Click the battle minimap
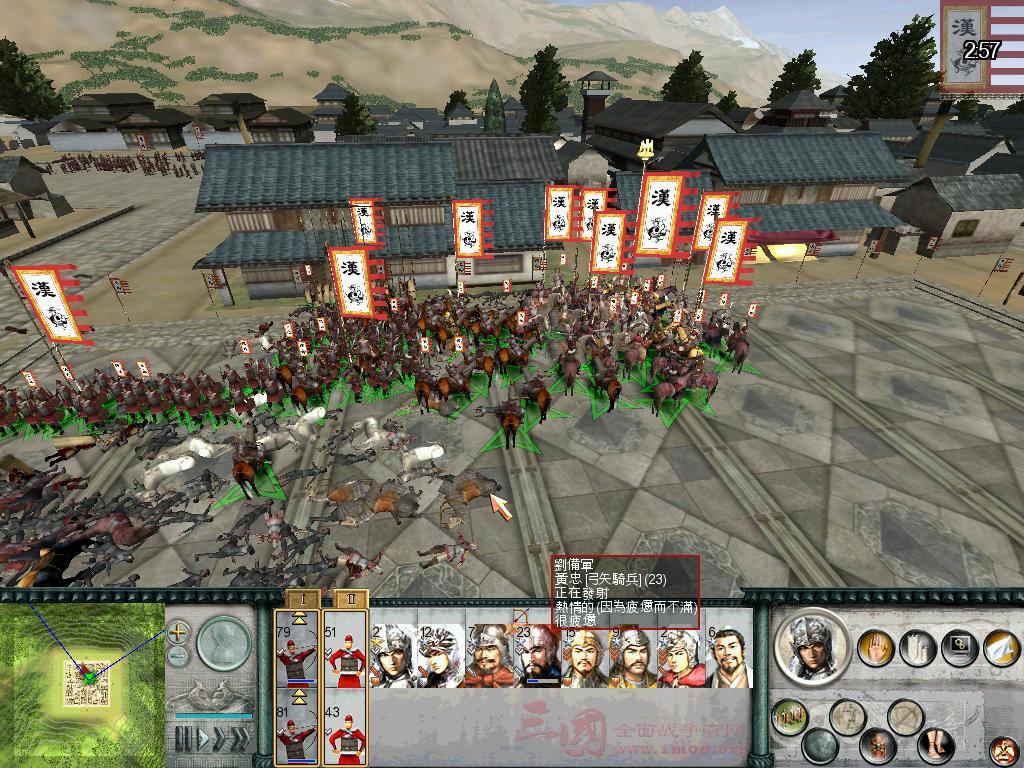The image size is (1024, 768). click(82, 682)
